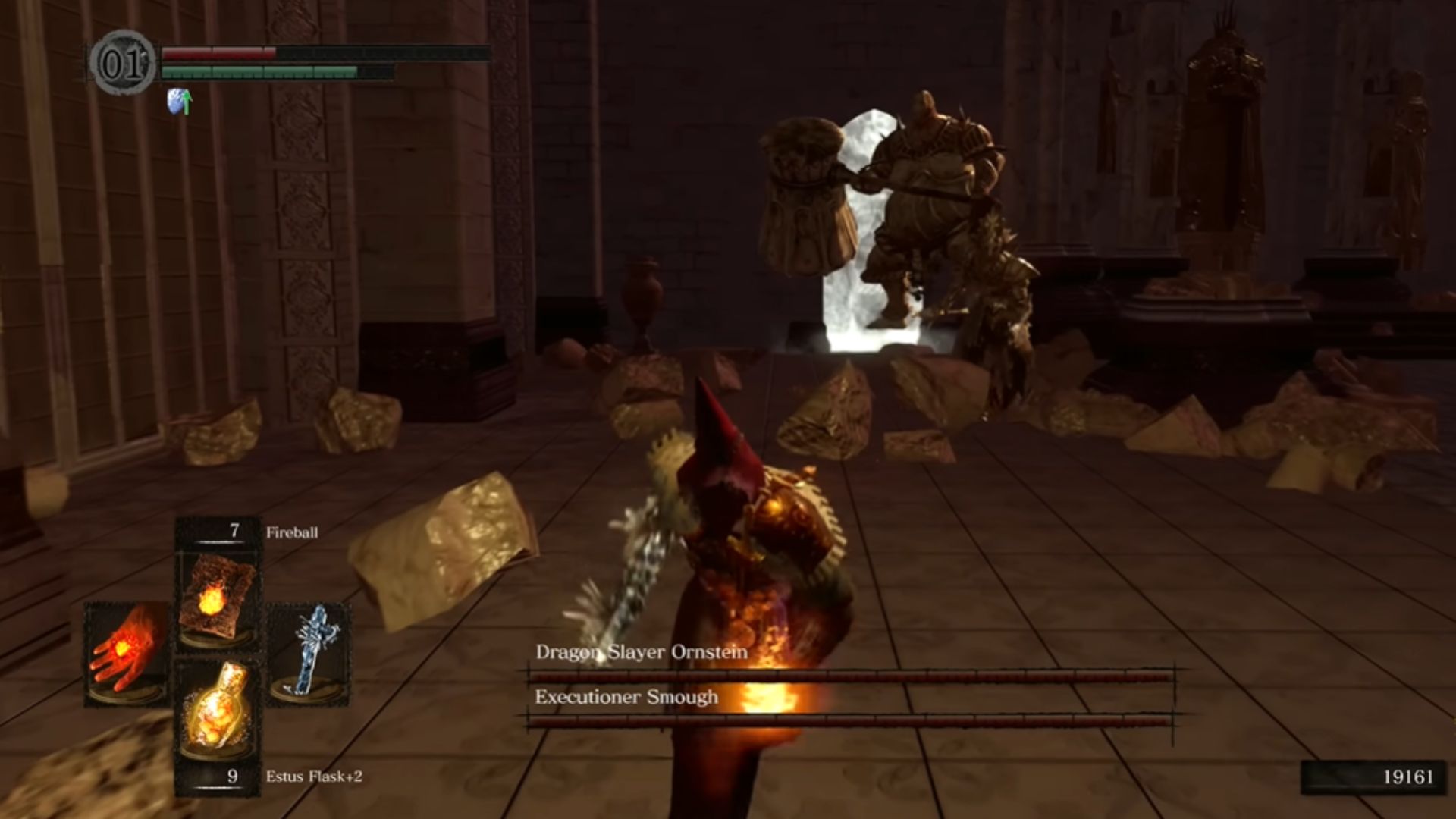Select the silver shield equipment slot

pos(309,651)
